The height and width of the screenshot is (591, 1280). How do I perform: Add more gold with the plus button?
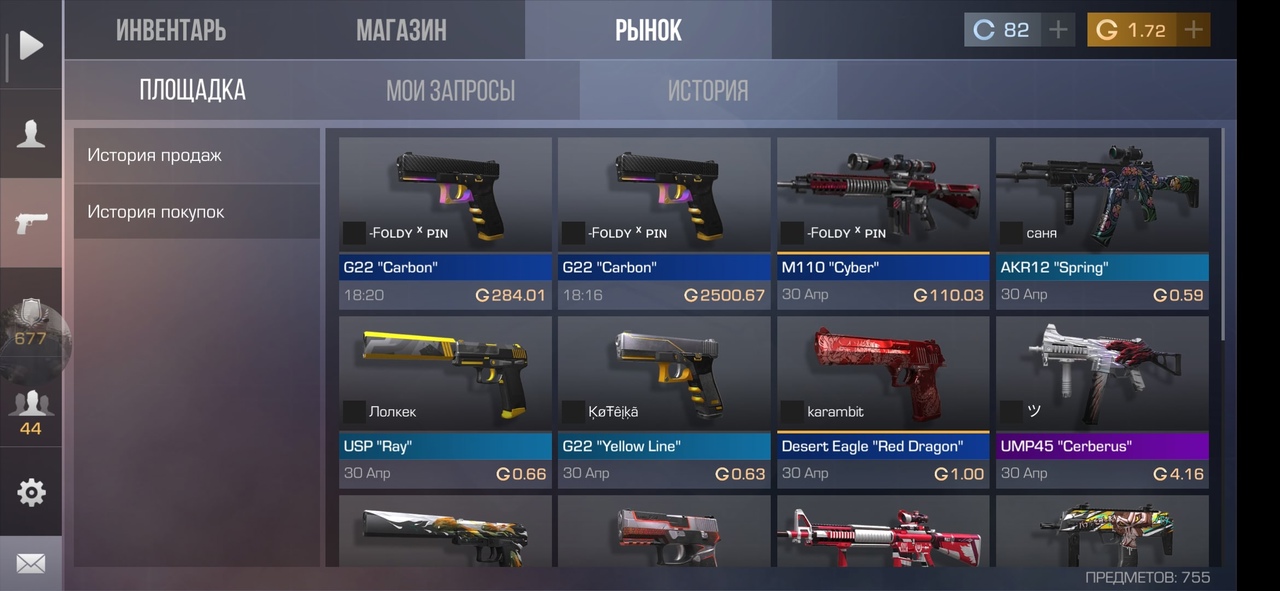[1192, 30]
